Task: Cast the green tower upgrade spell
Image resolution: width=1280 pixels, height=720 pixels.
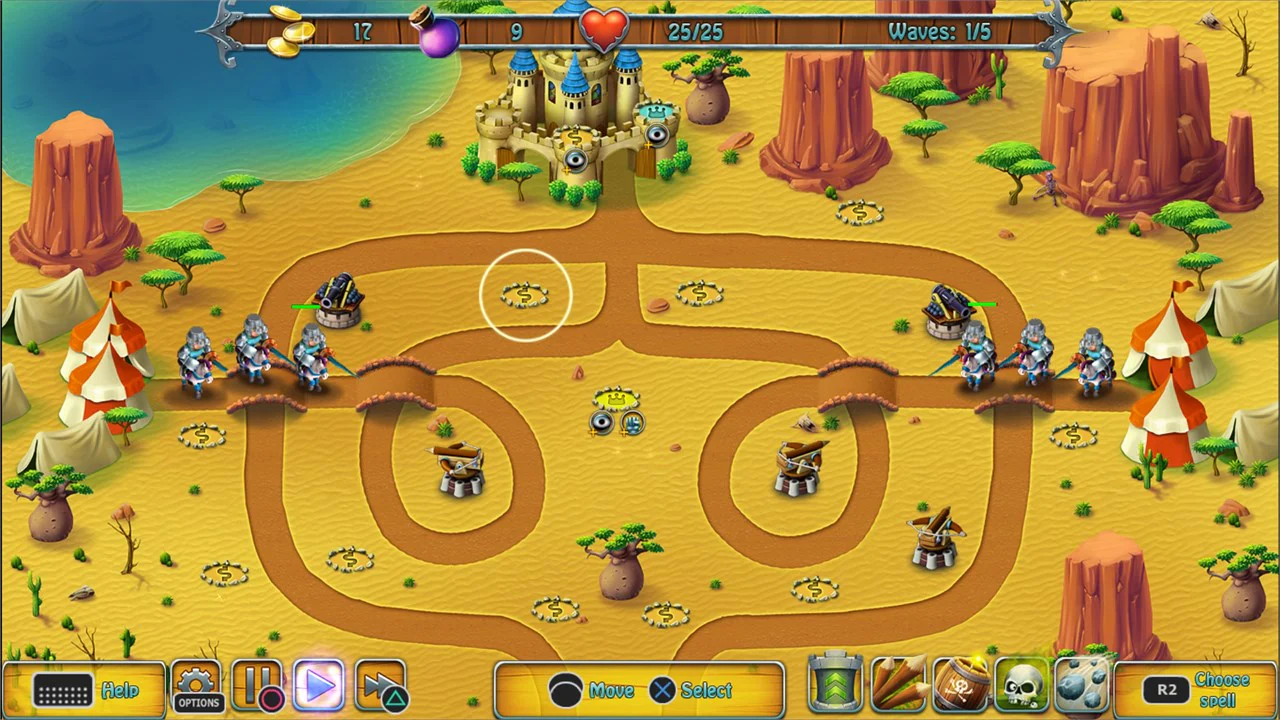Action: [836, 685]
